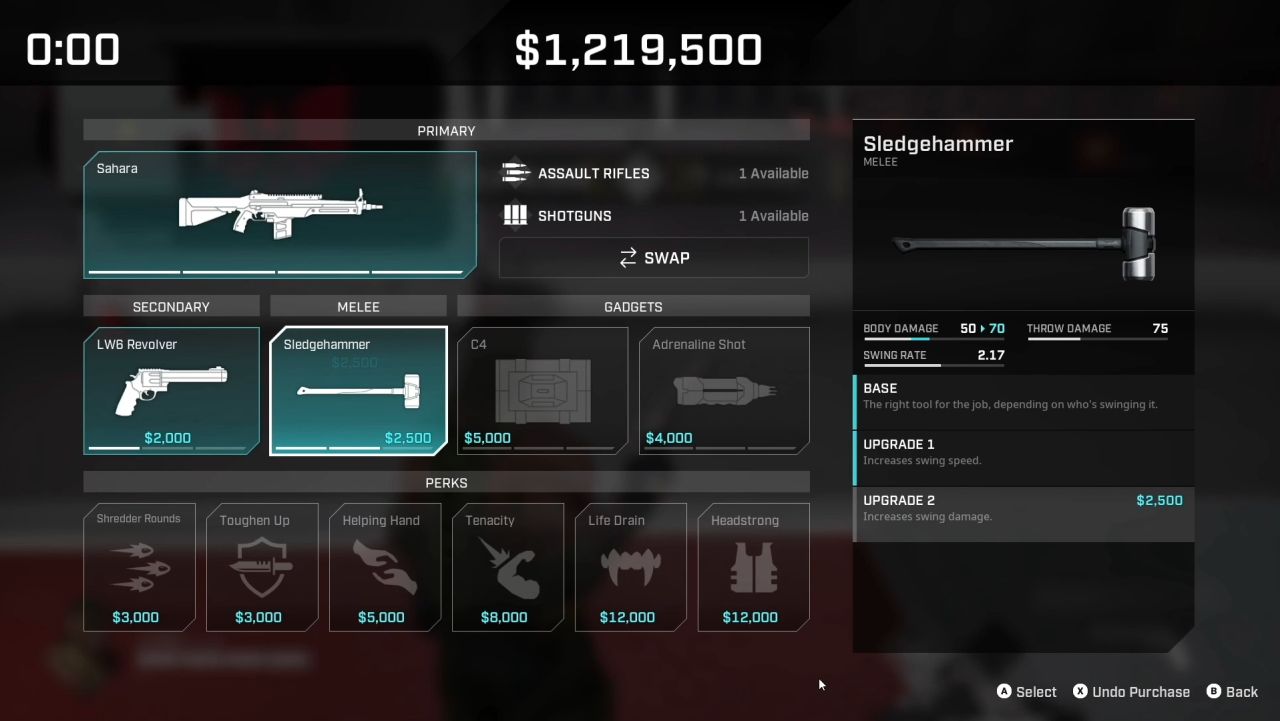
Task: Click the PRIMARY section header
Action: (x=446, y=130)
